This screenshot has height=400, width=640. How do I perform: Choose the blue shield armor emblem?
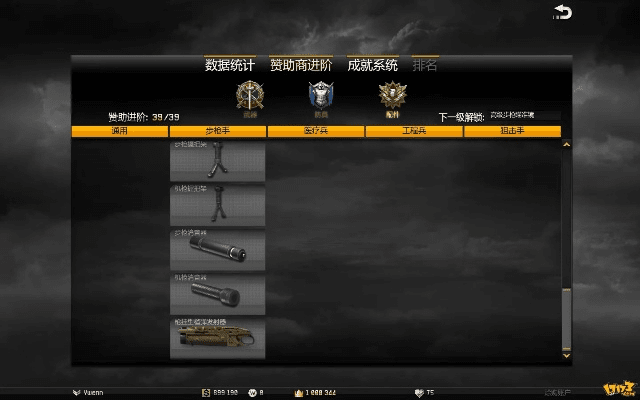click(319, 96)
